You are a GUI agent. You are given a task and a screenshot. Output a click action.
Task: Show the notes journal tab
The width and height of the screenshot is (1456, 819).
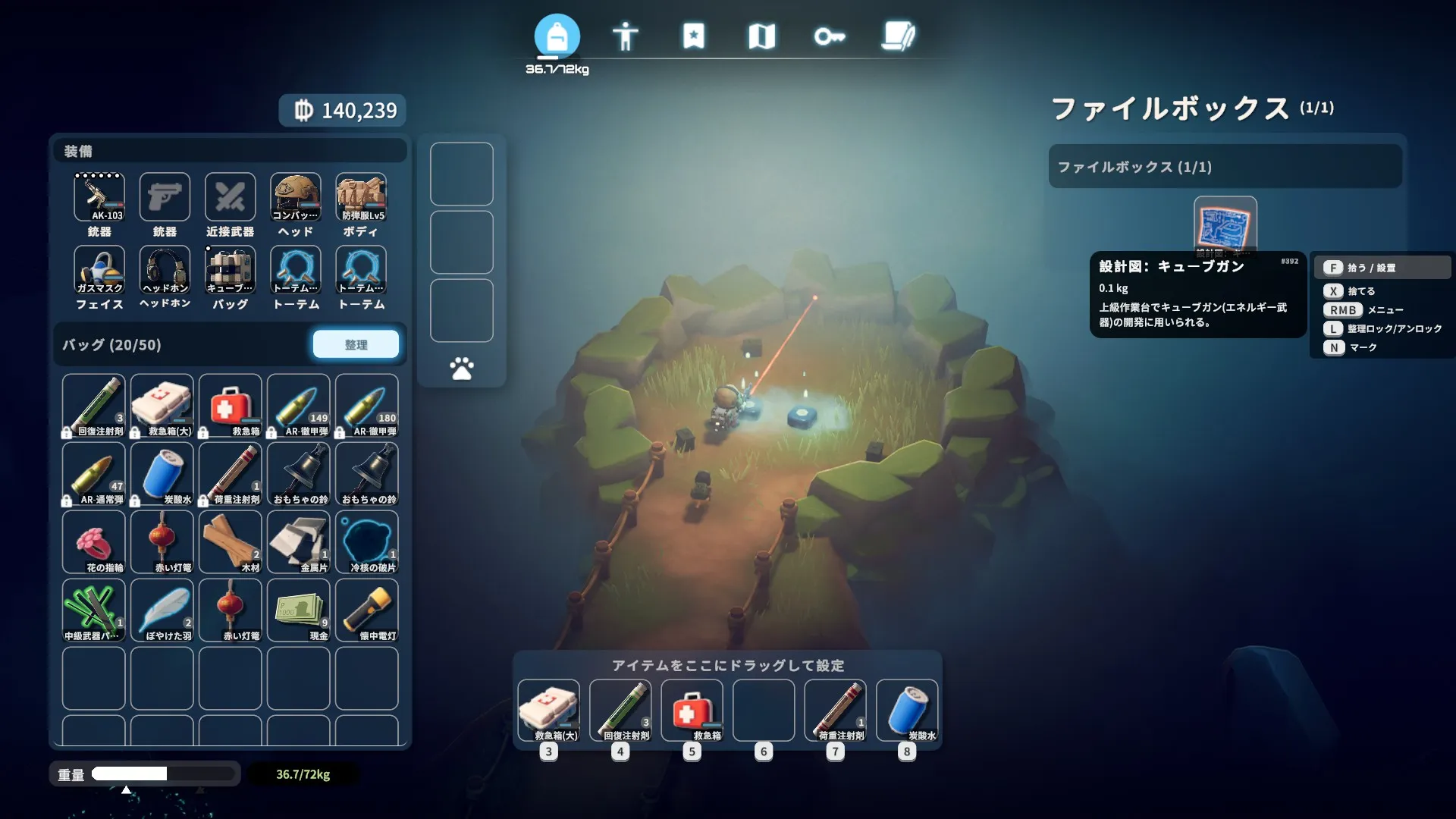point(899,36)
